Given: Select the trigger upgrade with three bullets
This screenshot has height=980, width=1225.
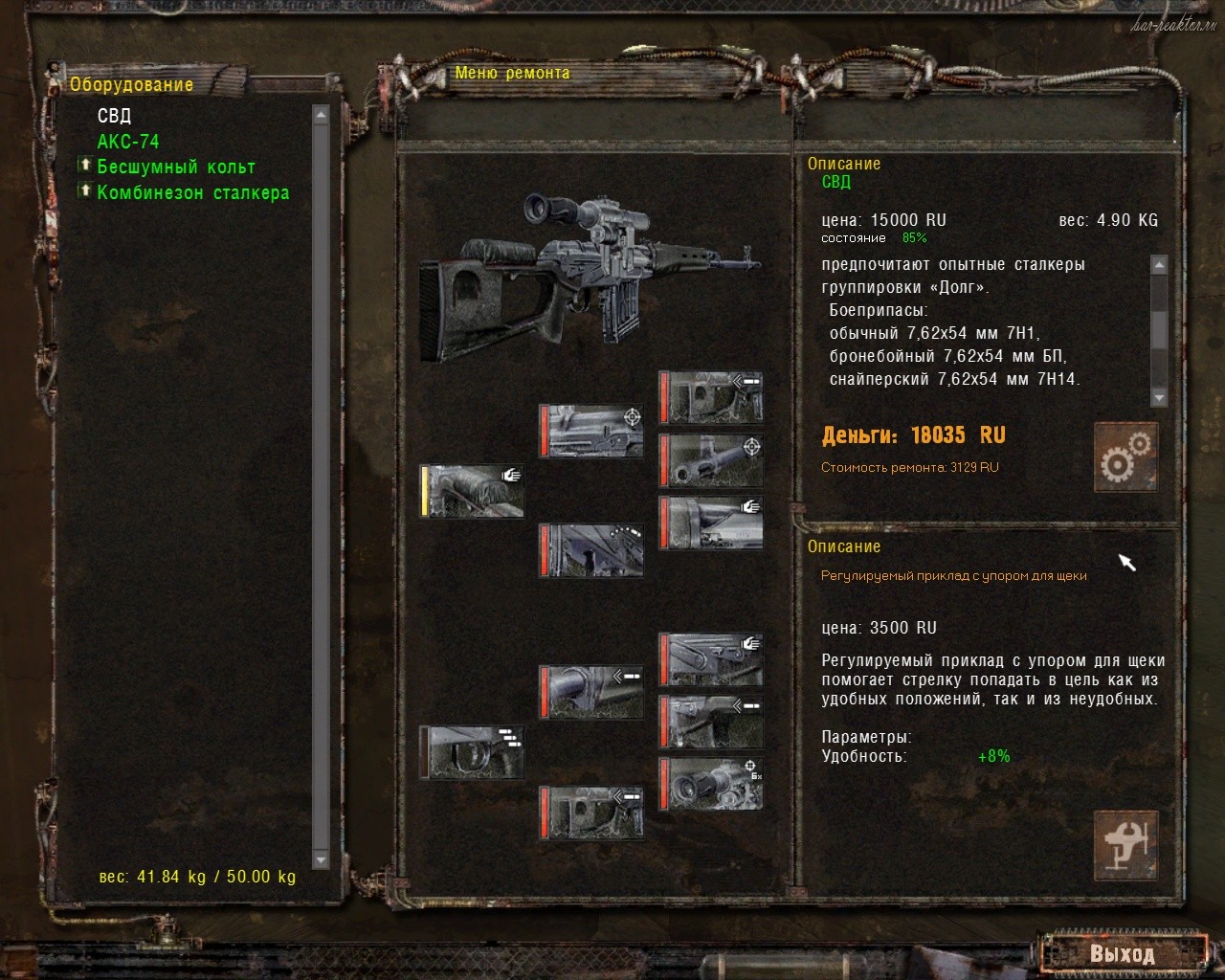Looking at the screenshot, I should [473, 751].
